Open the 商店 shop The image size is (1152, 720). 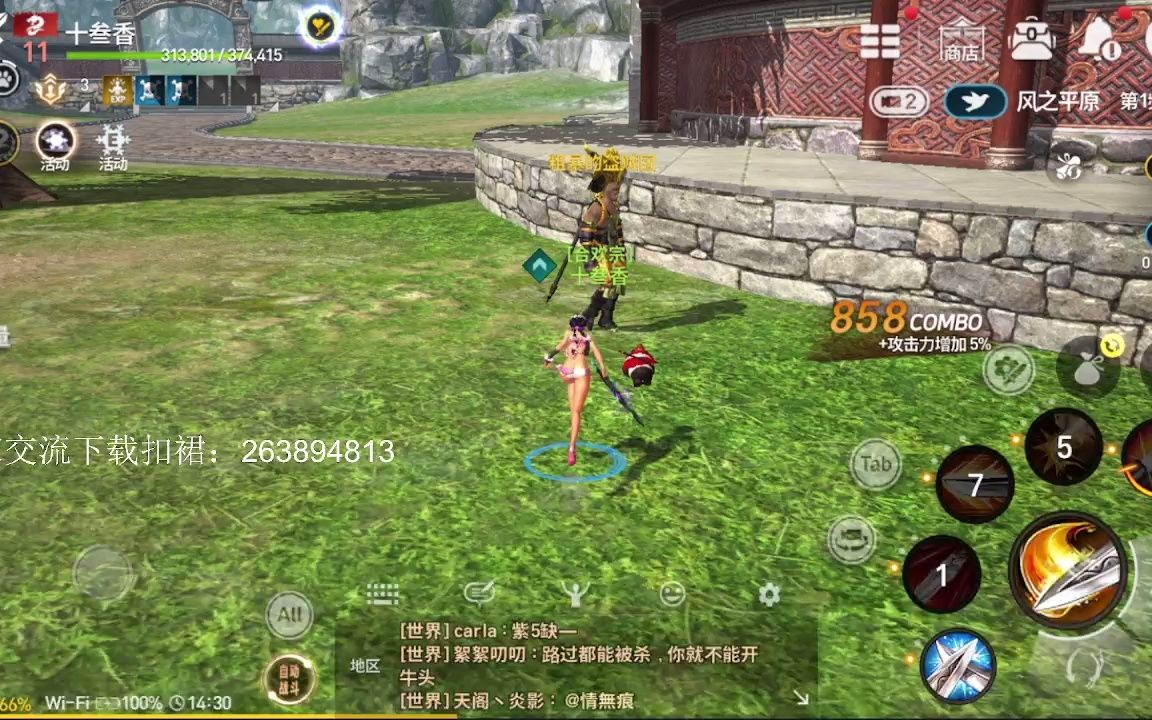click(x=960, y=42)
